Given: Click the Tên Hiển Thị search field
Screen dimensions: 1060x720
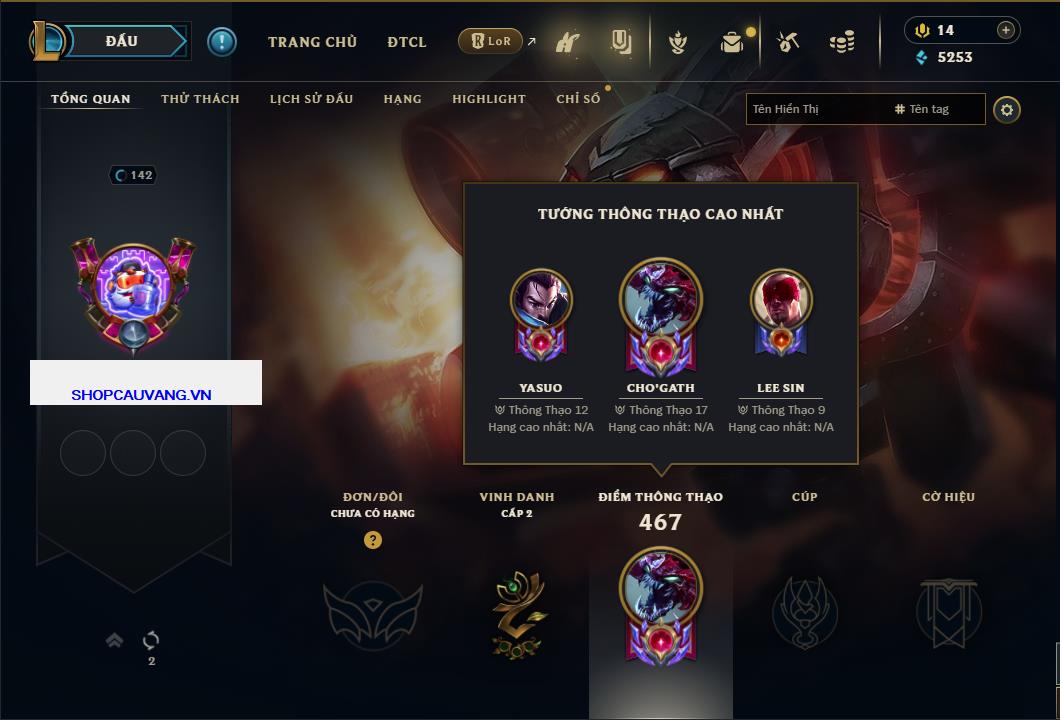Looking at the screenshot, I should [x=815, y=109].
